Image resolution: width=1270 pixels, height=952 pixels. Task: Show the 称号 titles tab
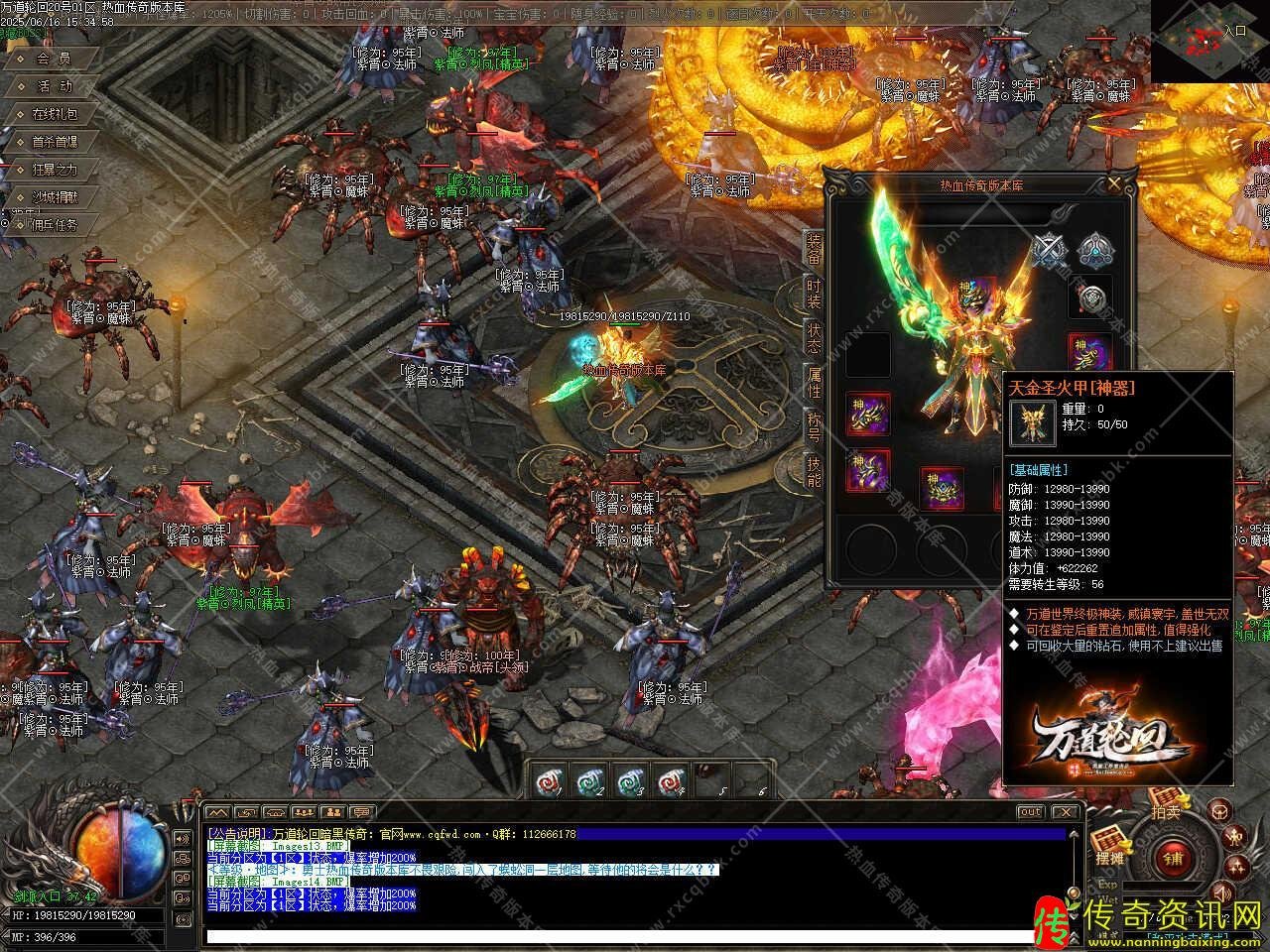(814, 426)
